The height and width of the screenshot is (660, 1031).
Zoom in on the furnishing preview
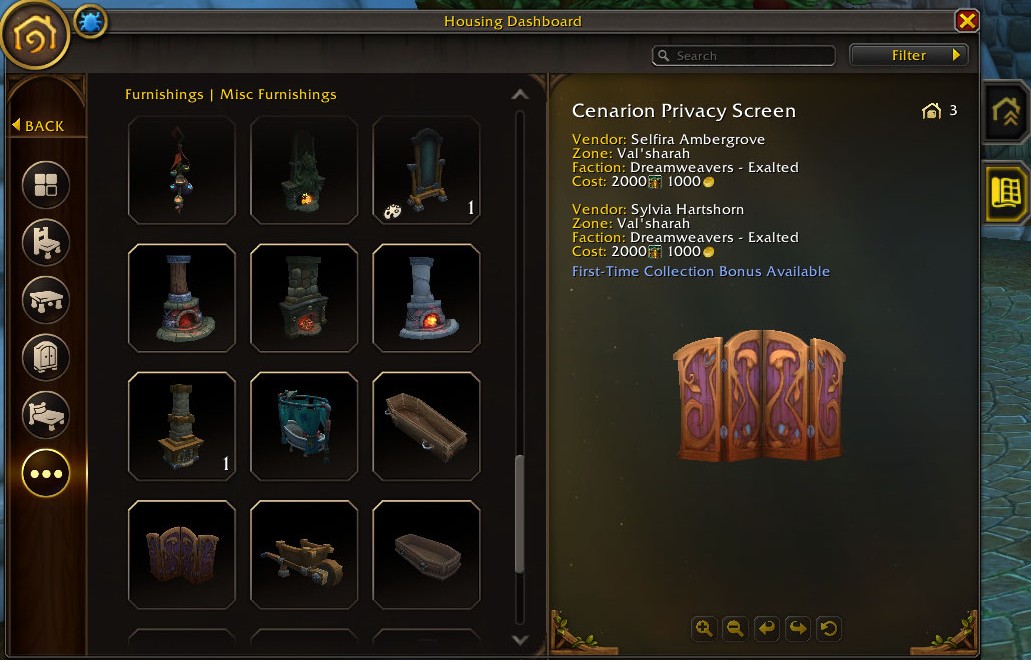[704, 628]
